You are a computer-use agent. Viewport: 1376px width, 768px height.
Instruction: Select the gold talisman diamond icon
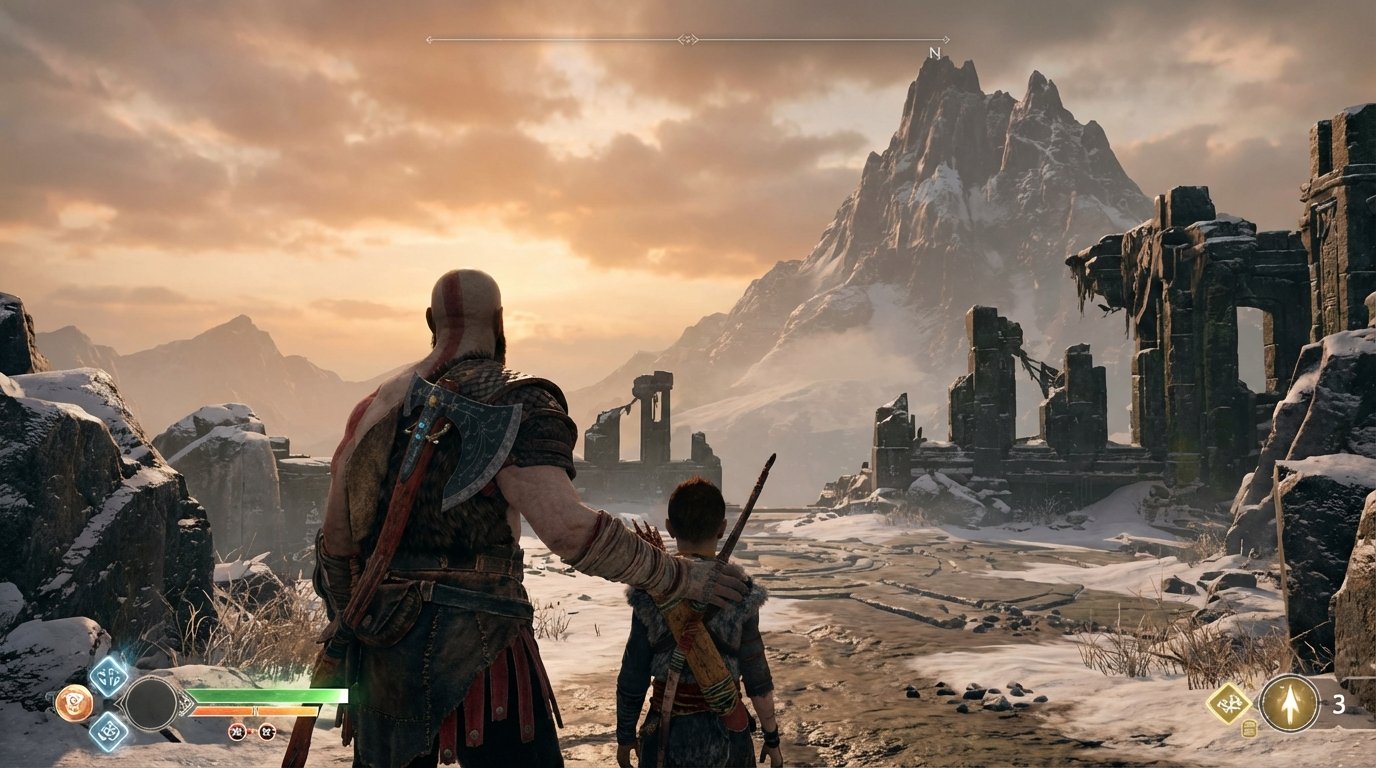click(1230, 703)
